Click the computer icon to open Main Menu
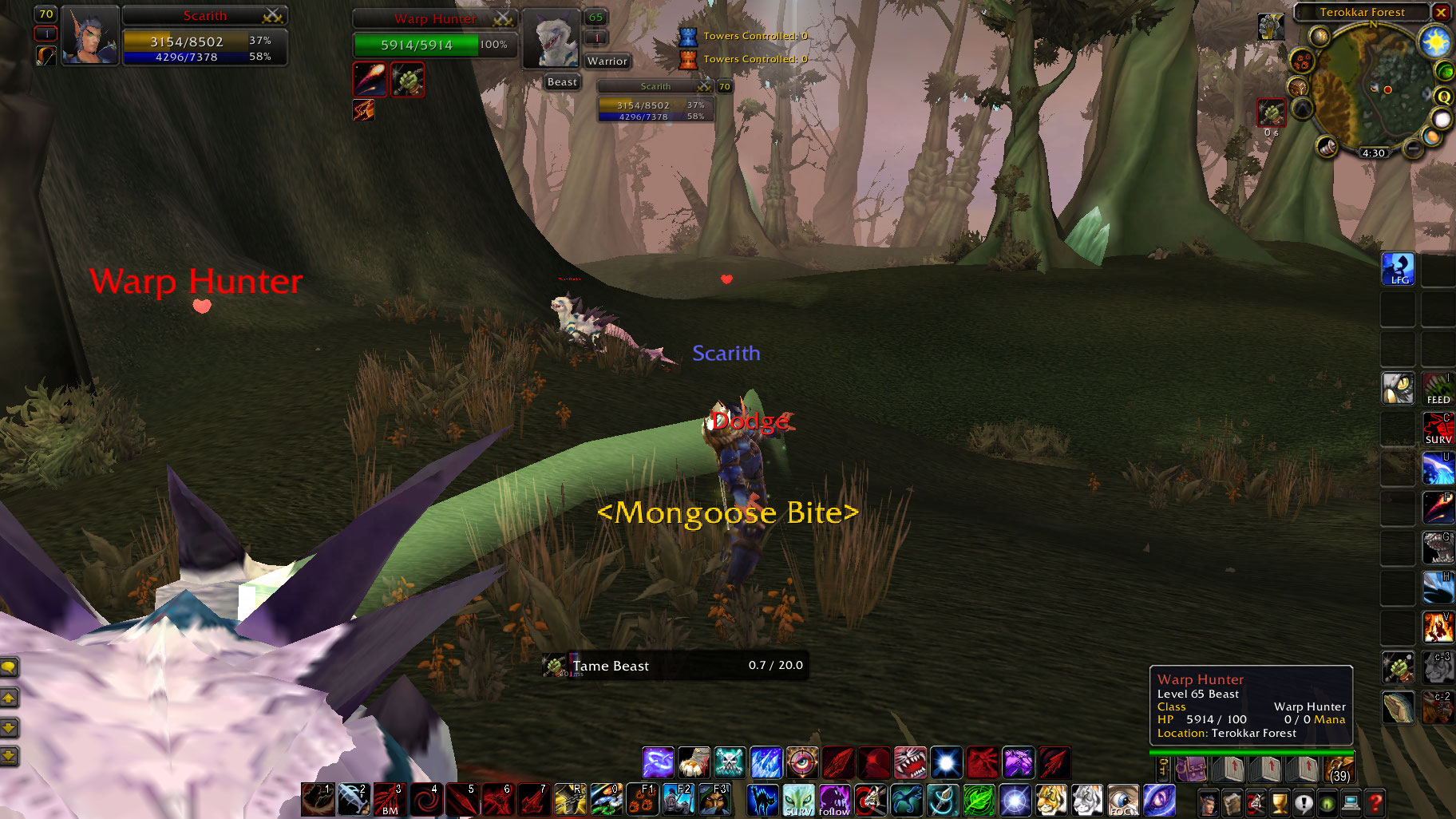The height and width of the screenshot is (819, 1456). (x=1351, y=805)
